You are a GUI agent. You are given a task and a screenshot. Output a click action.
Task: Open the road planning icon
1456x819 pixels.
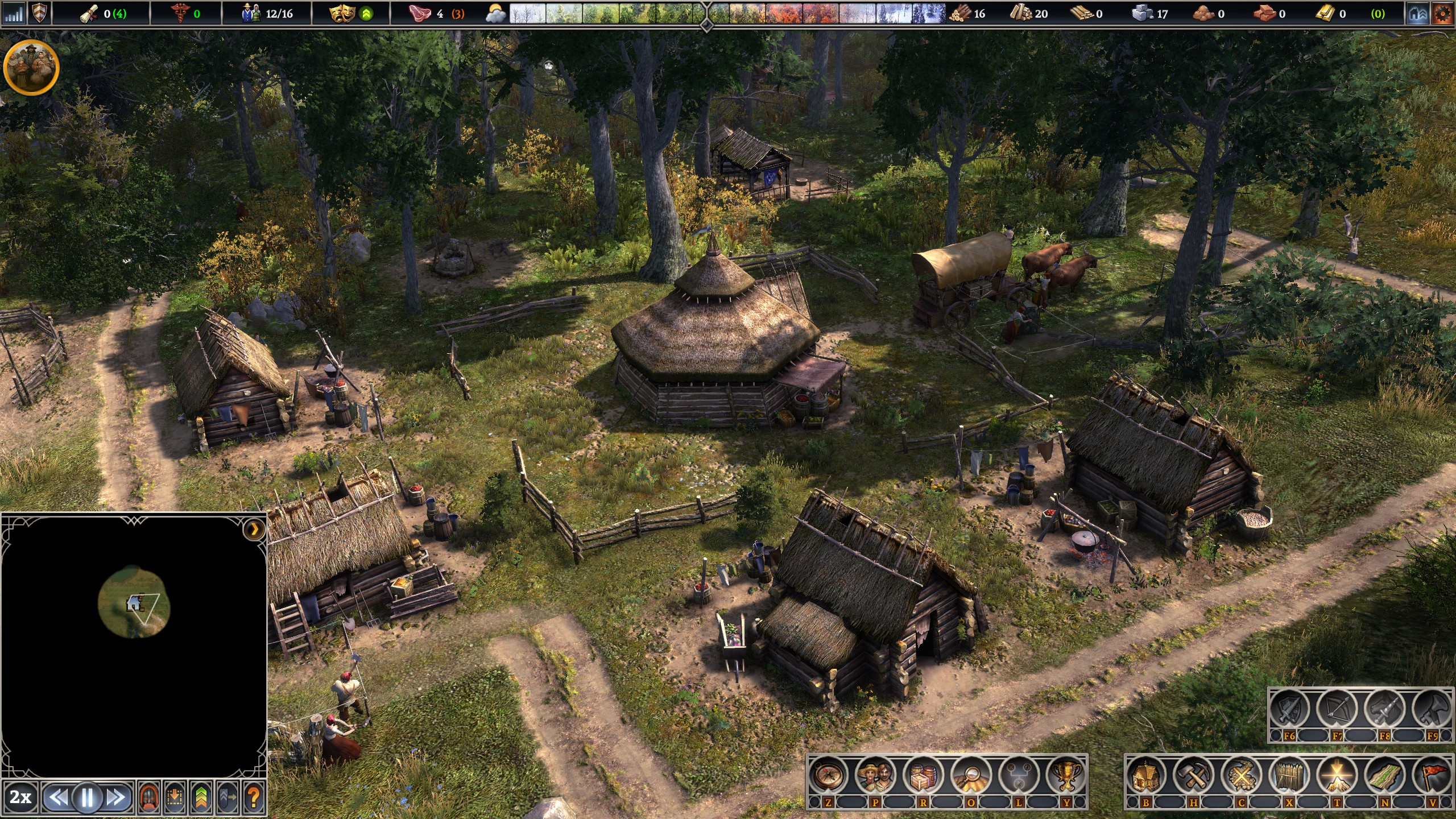(x=1384, y=776)
